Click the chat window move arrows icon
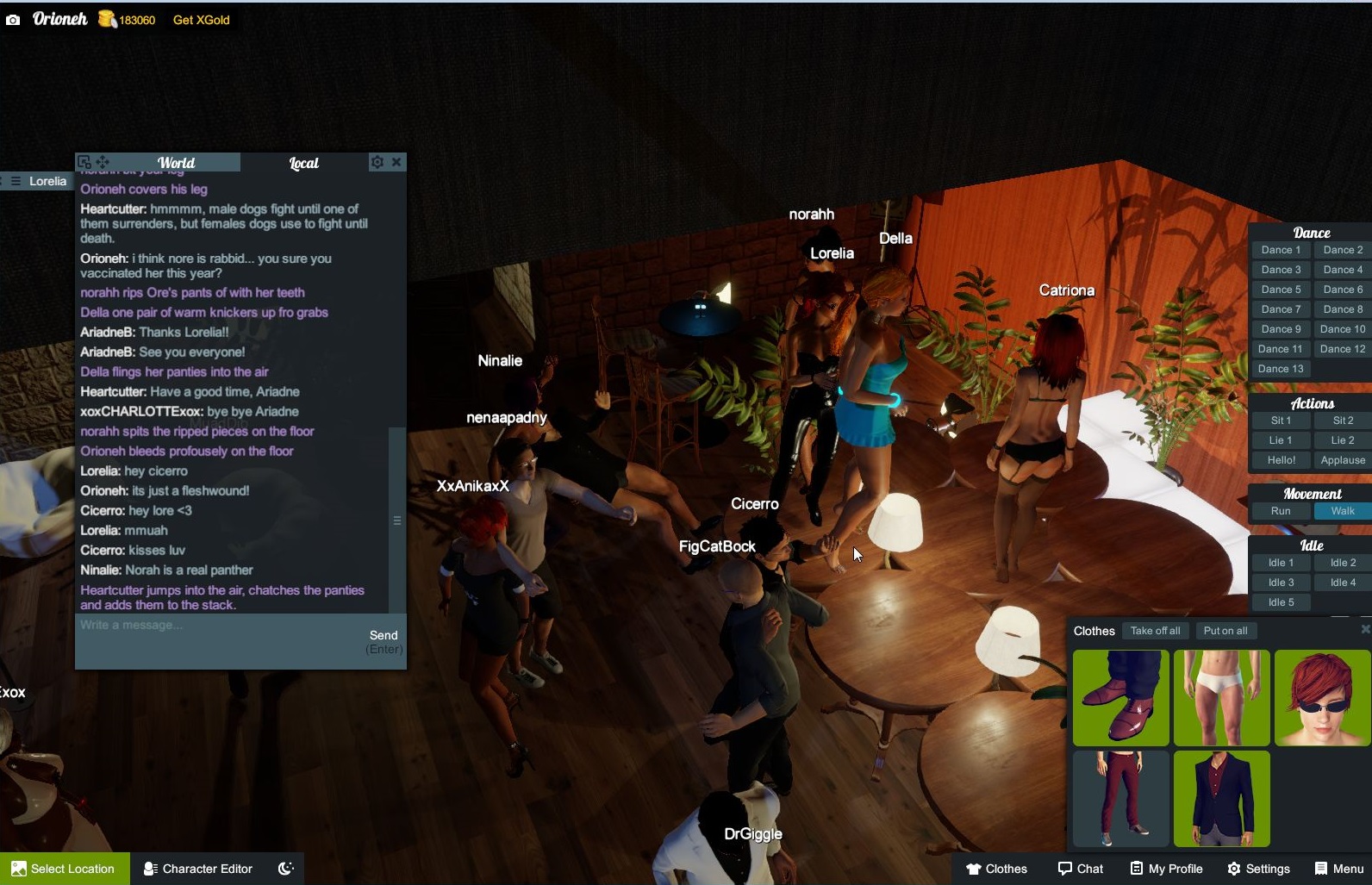The image size is (1372, 885). point(103,162)
